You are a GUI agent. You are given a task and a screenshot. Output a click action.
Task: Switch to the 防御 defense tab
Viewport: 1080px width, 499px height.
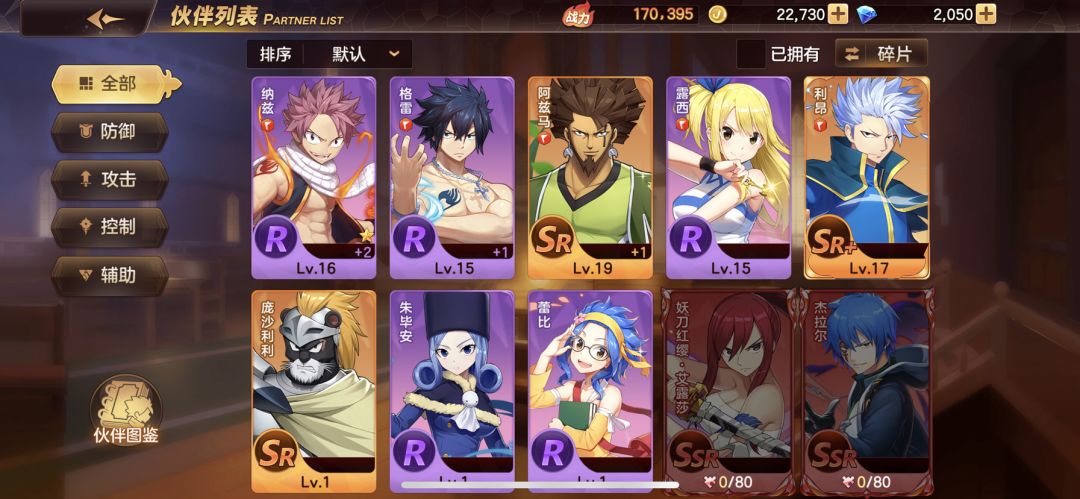110,131
